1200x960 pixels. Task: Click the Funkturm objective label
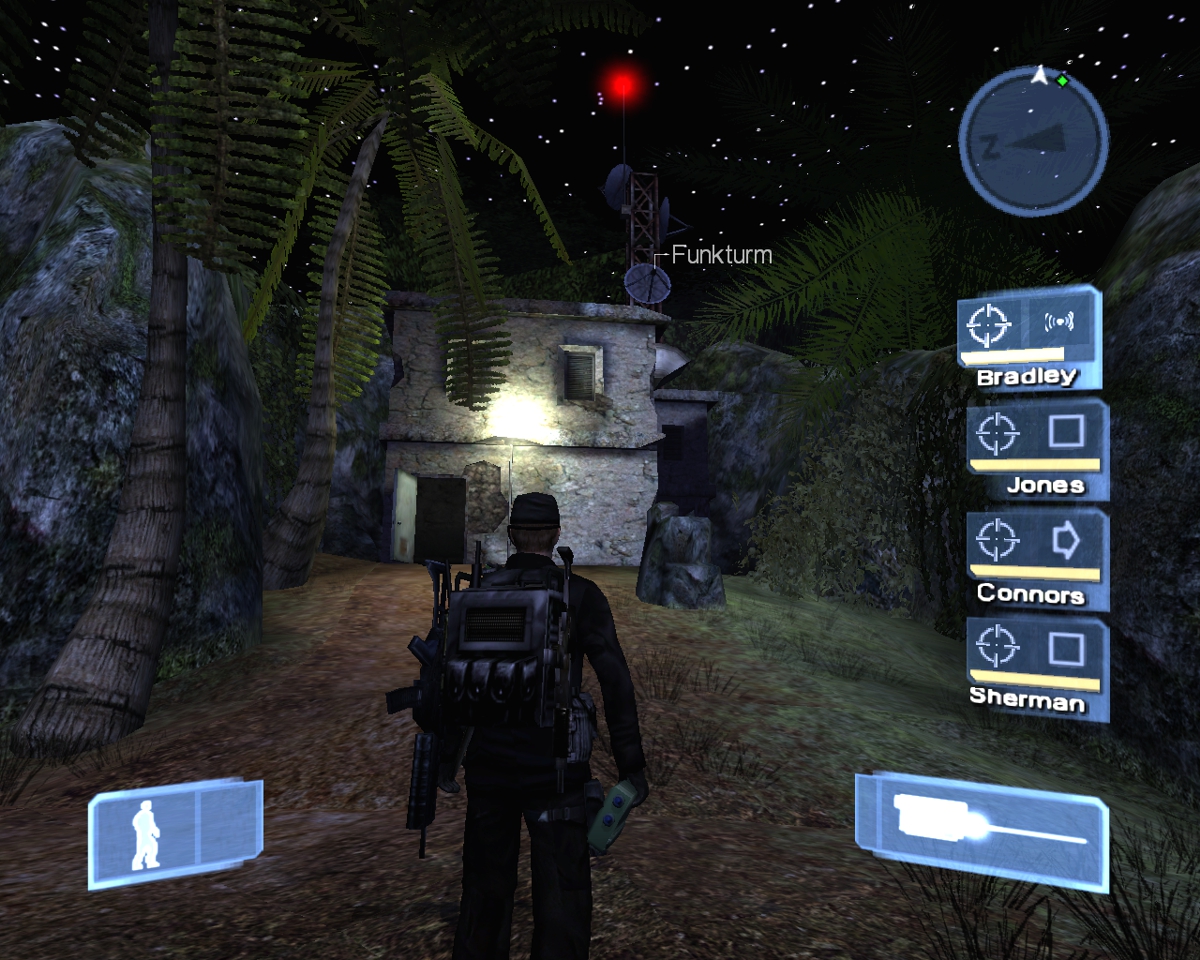721,255
